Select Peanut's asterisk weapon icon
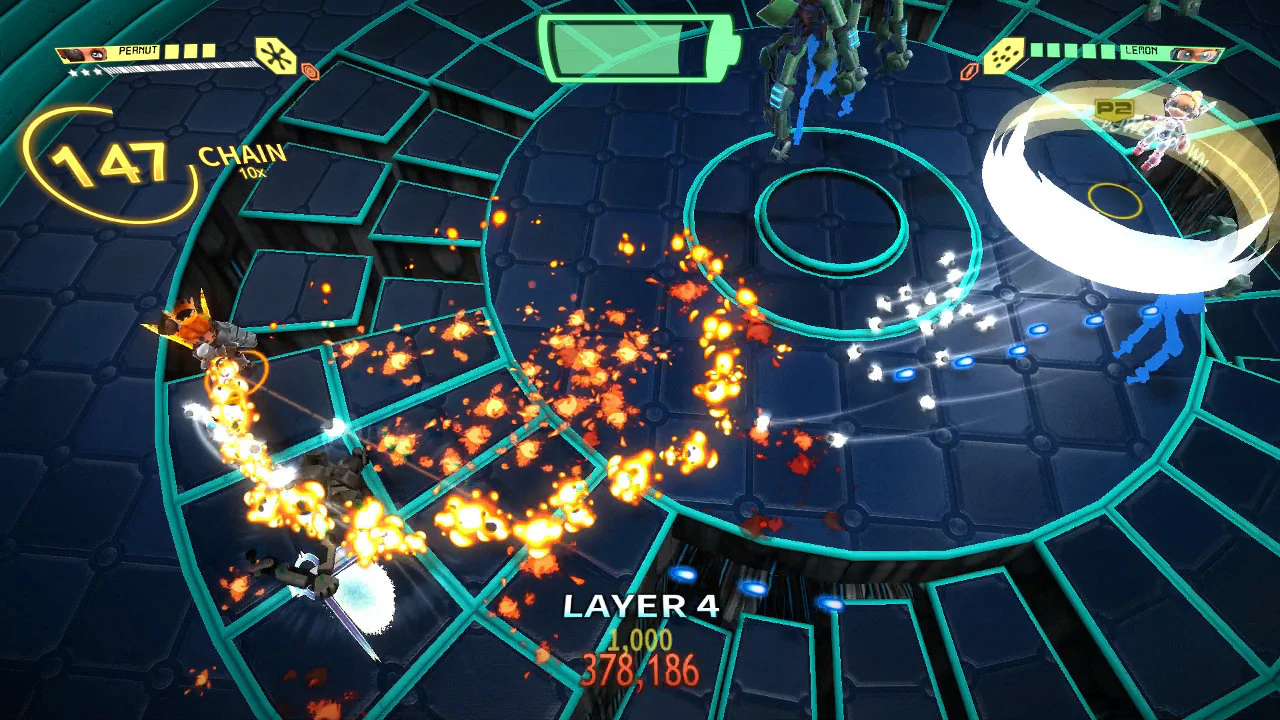 [276, 56]
